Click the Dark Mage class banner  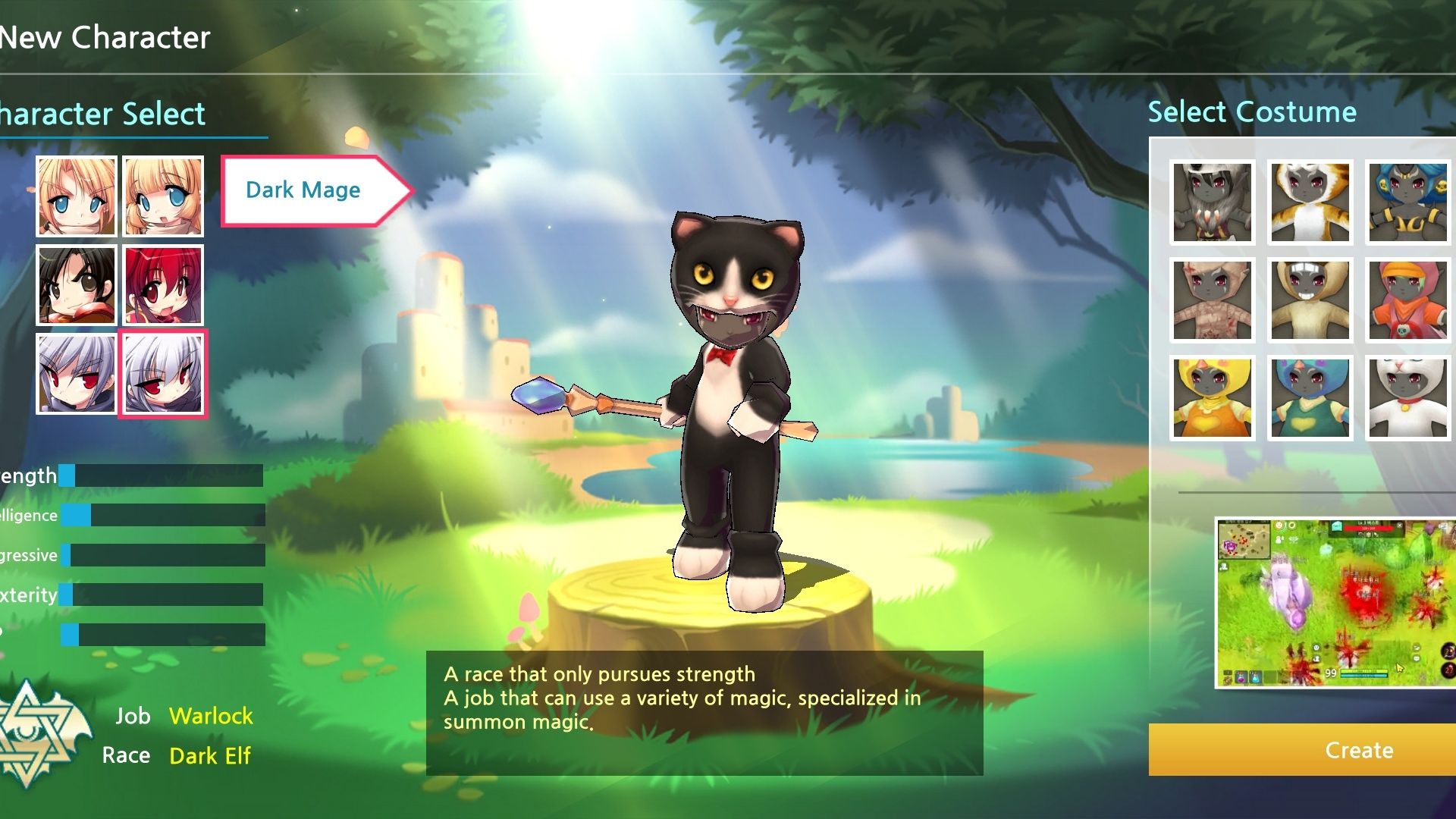(303, 190)
